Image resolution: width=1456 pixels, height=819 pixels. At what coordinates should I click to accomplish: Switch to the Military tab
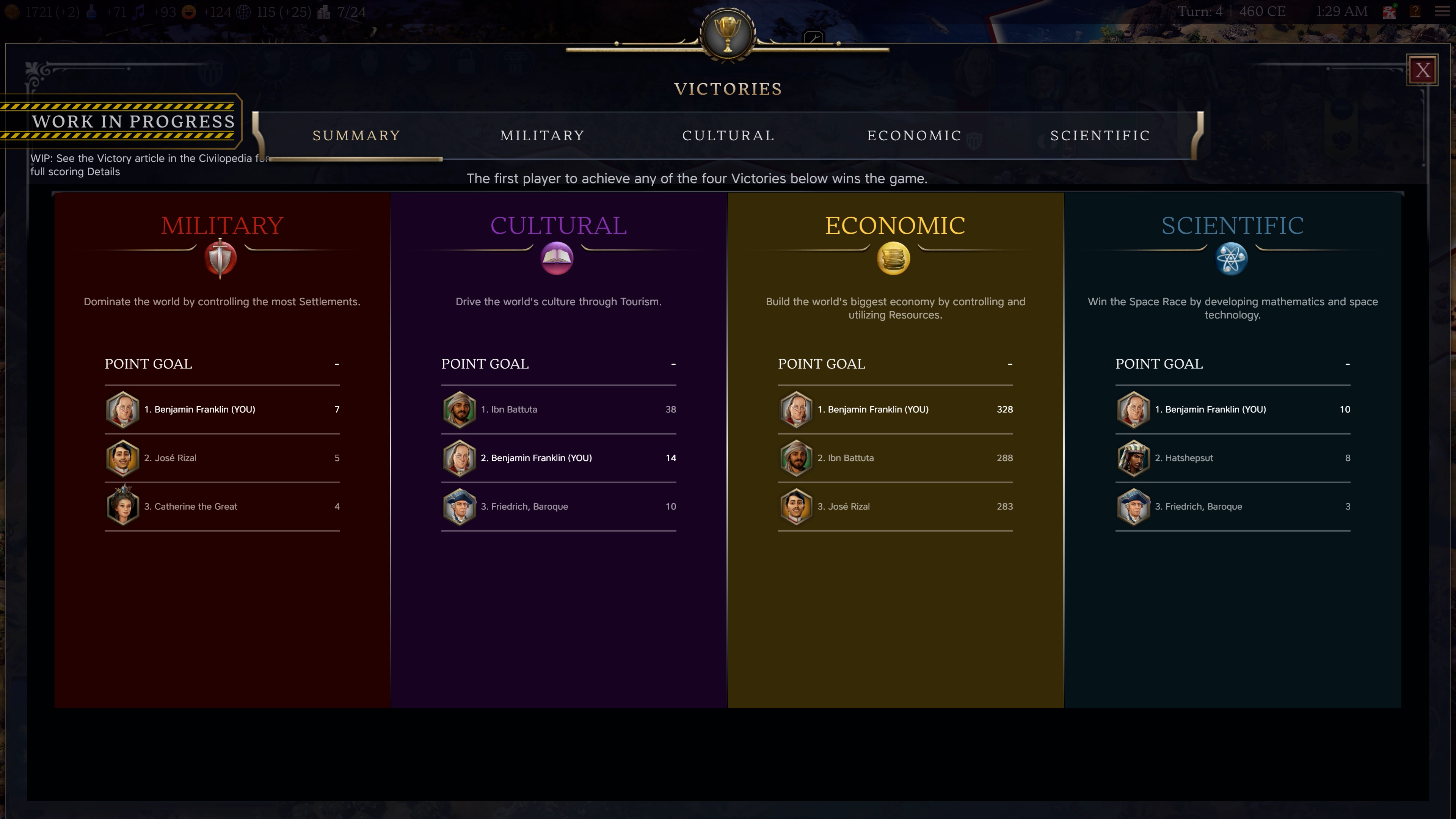[541, 136]
